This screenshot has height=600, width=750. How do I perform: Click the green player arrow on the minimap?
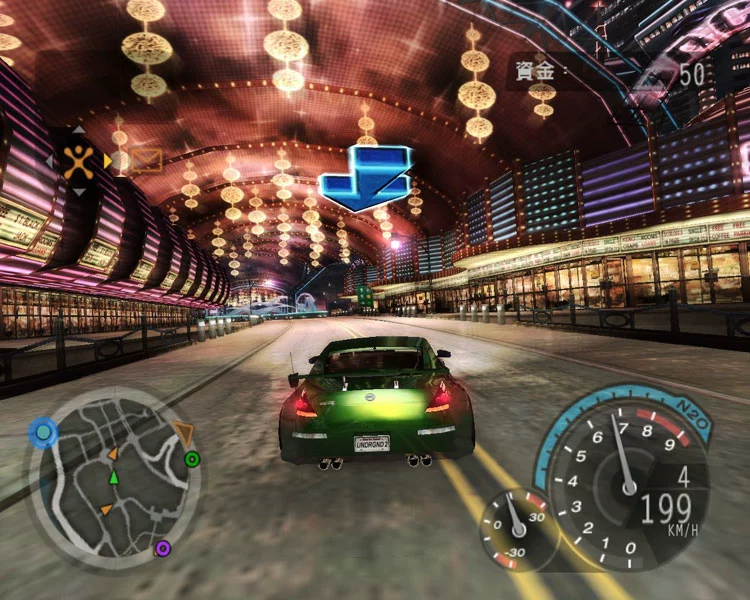[x=113, y=477]
